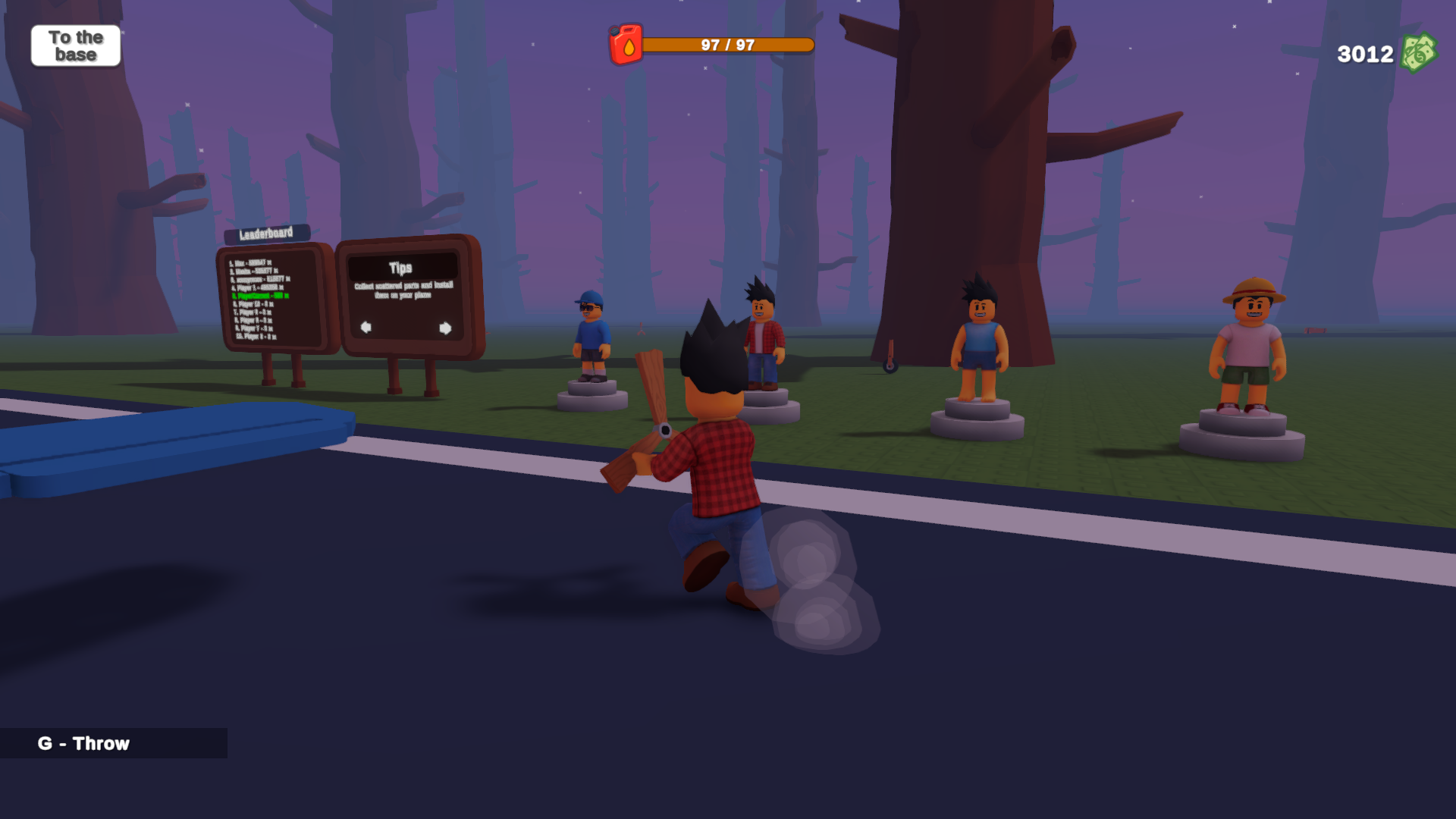Click the right arrow on the Tips board
Viewport: 1456px width, 819px height.
click(447, 328)
